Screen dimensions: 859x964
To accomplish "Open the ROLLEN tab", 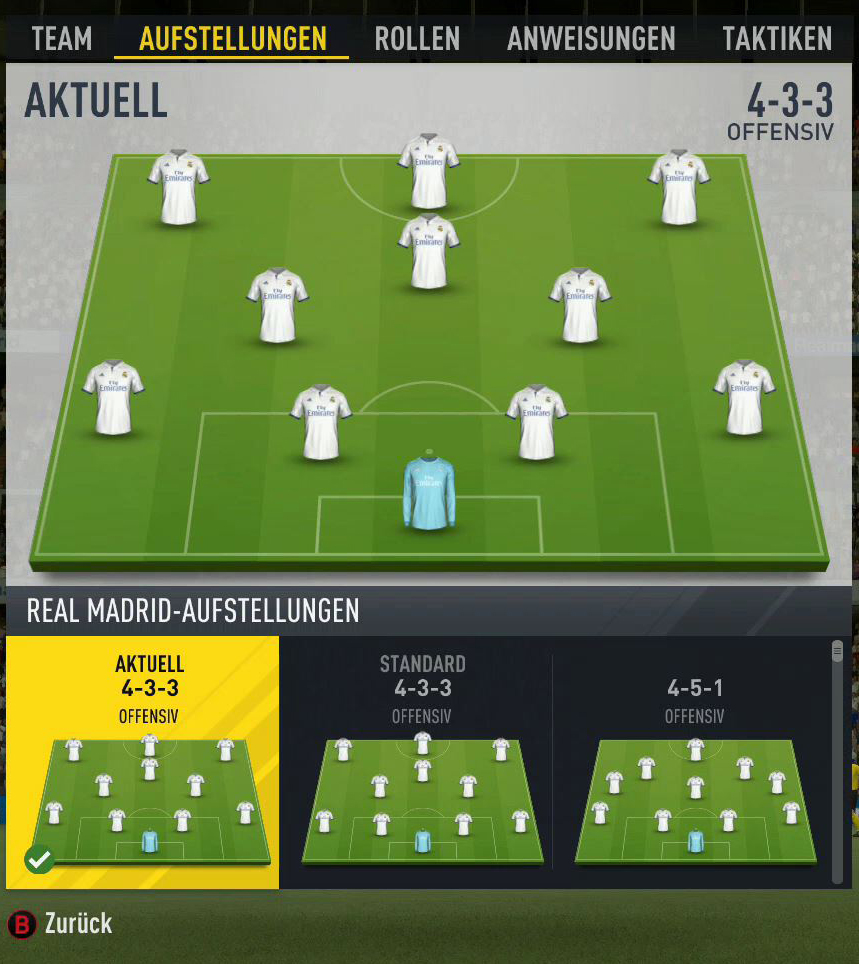I will pyautogui.click(x=417, y=39).
